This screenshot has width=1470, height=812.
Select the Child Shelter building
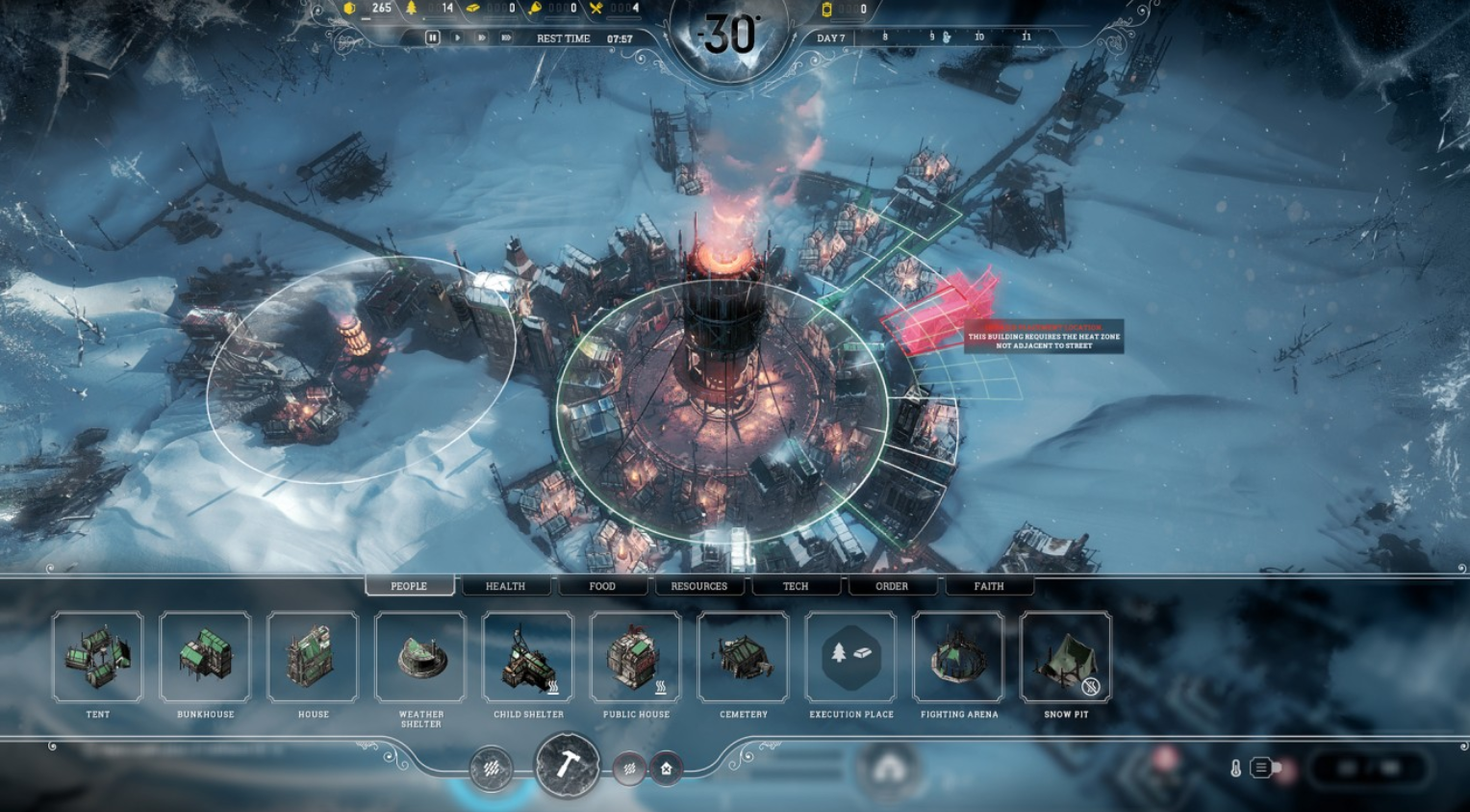point(528,657)
